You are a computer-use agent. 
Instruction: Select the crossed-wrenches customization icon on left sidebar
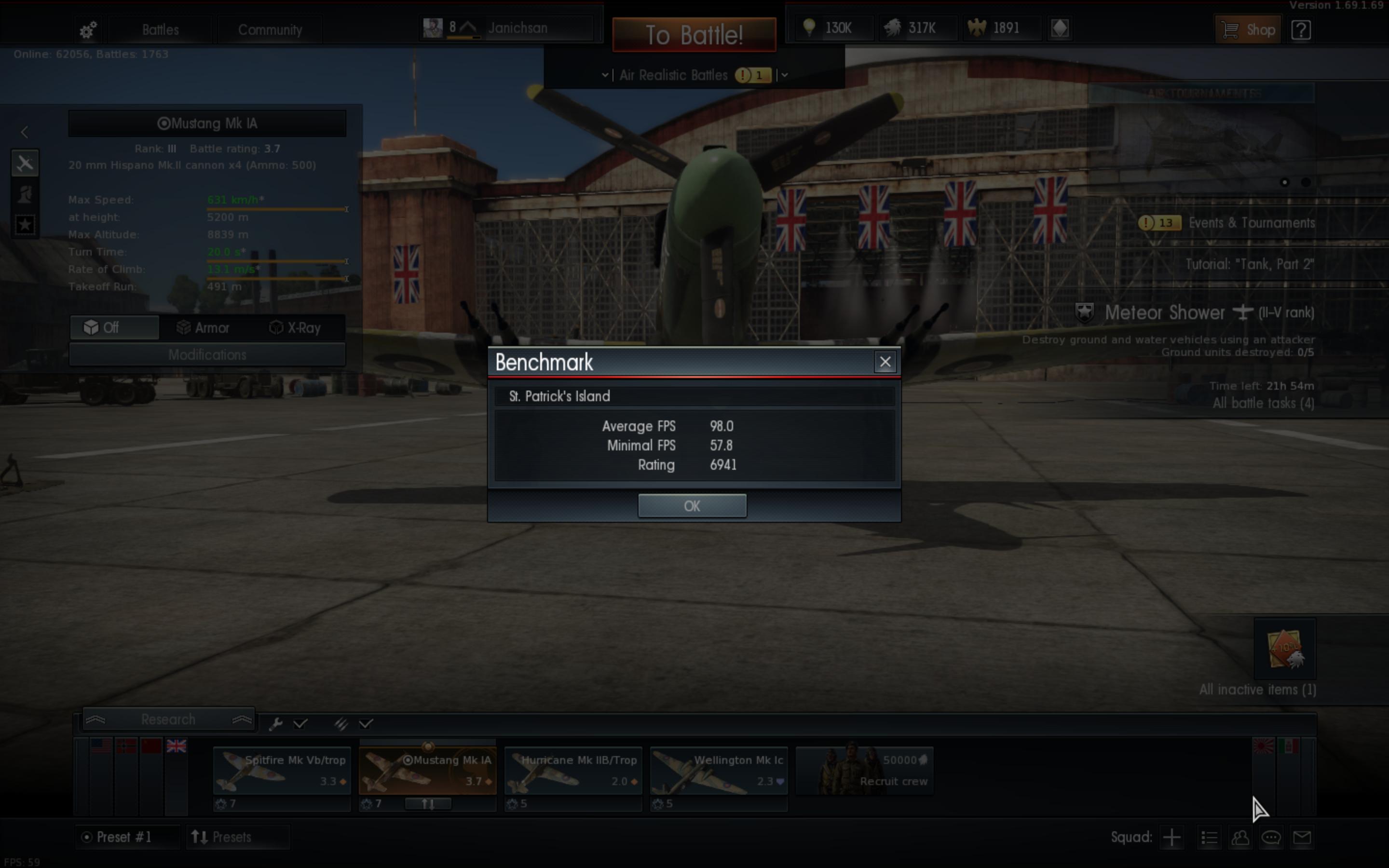click(x=25, y=163)
